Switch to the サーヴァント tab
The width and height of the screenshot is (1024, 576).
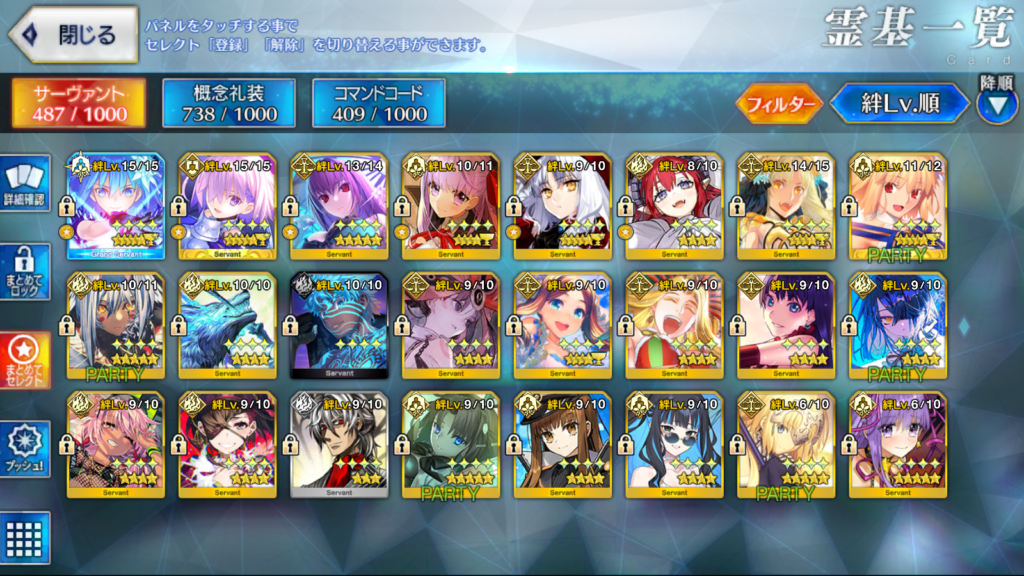pyautogui.click(x=79, y=103)
